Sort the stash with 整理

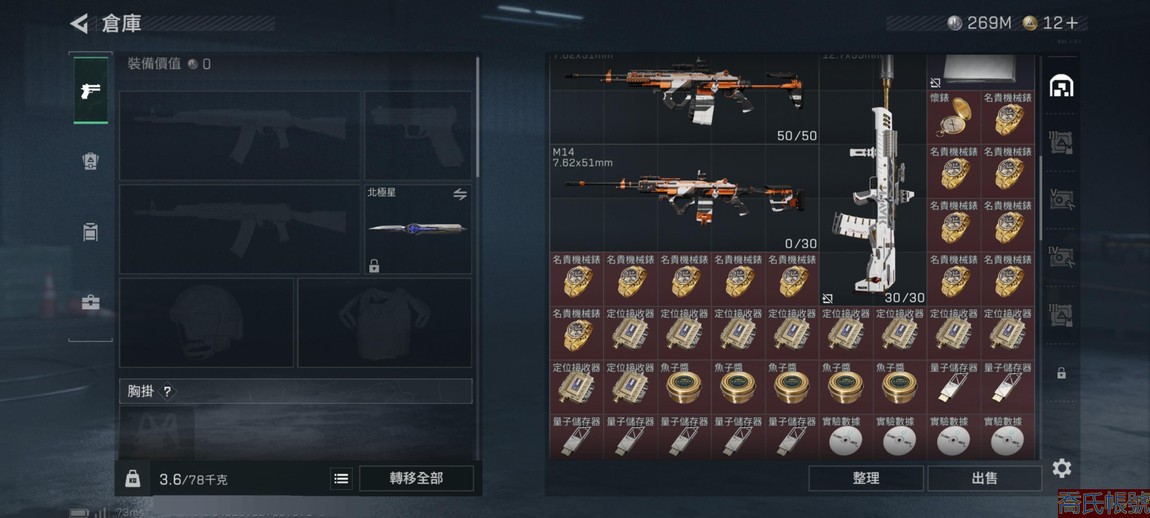pyautogui.click(x=865, y=479)
